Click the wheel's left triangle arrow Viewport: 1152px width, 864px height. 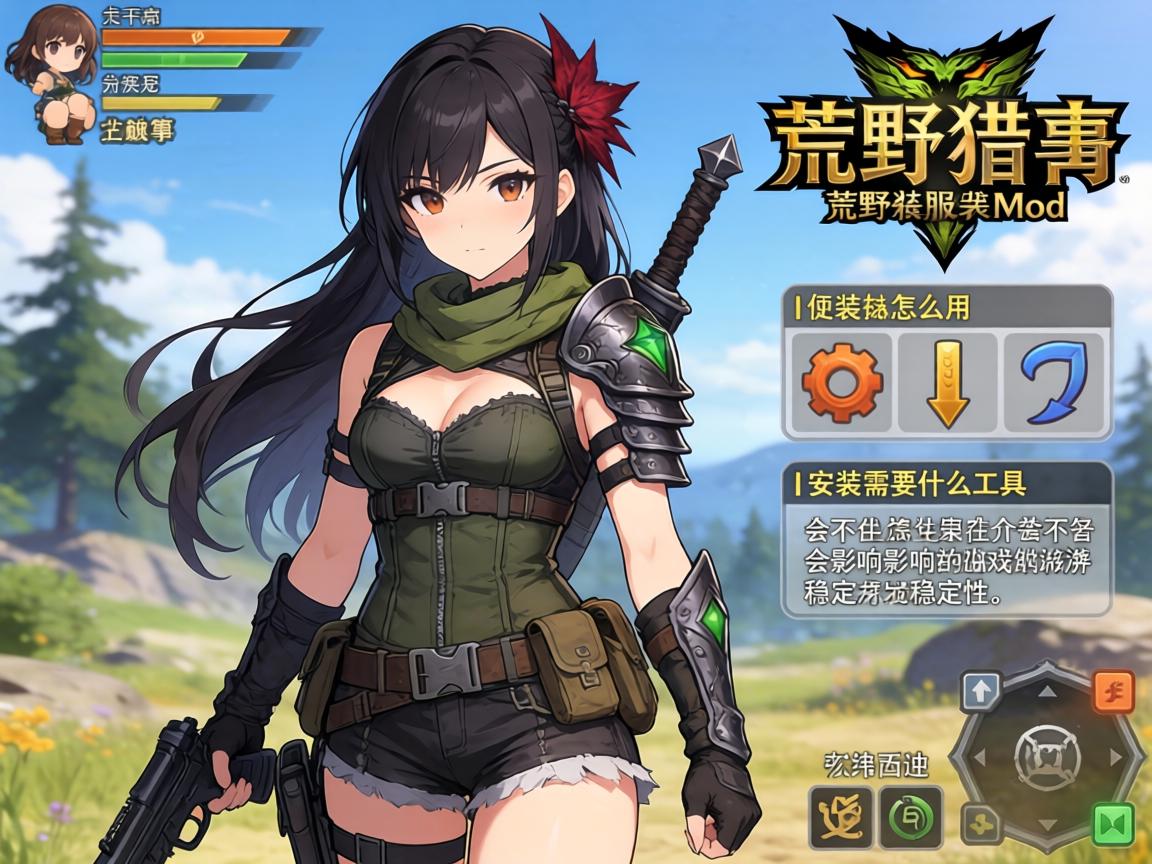[x=980, y=757]
